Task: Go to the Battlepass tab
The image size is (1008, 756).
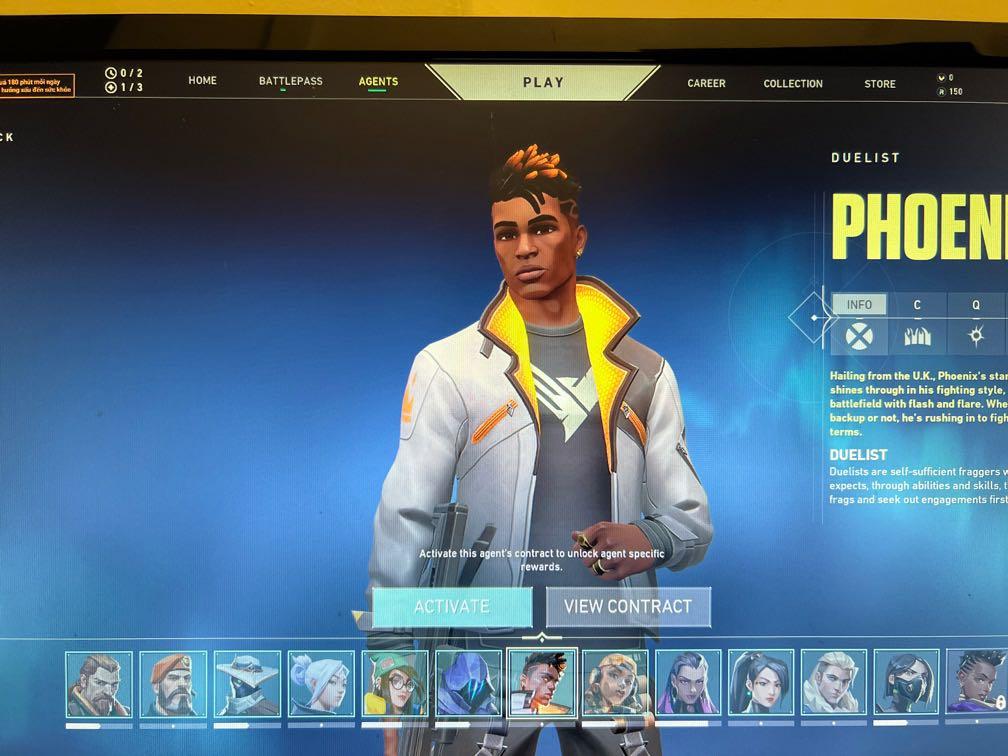Action: [290, 81]
